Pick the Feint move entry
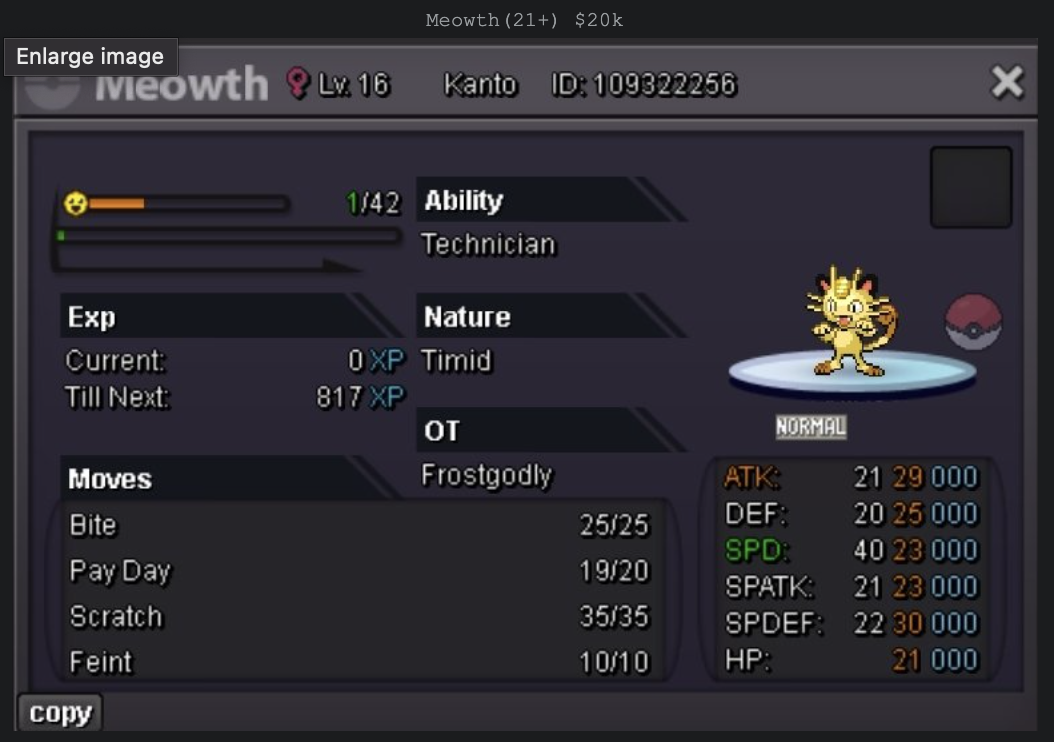 358,662
